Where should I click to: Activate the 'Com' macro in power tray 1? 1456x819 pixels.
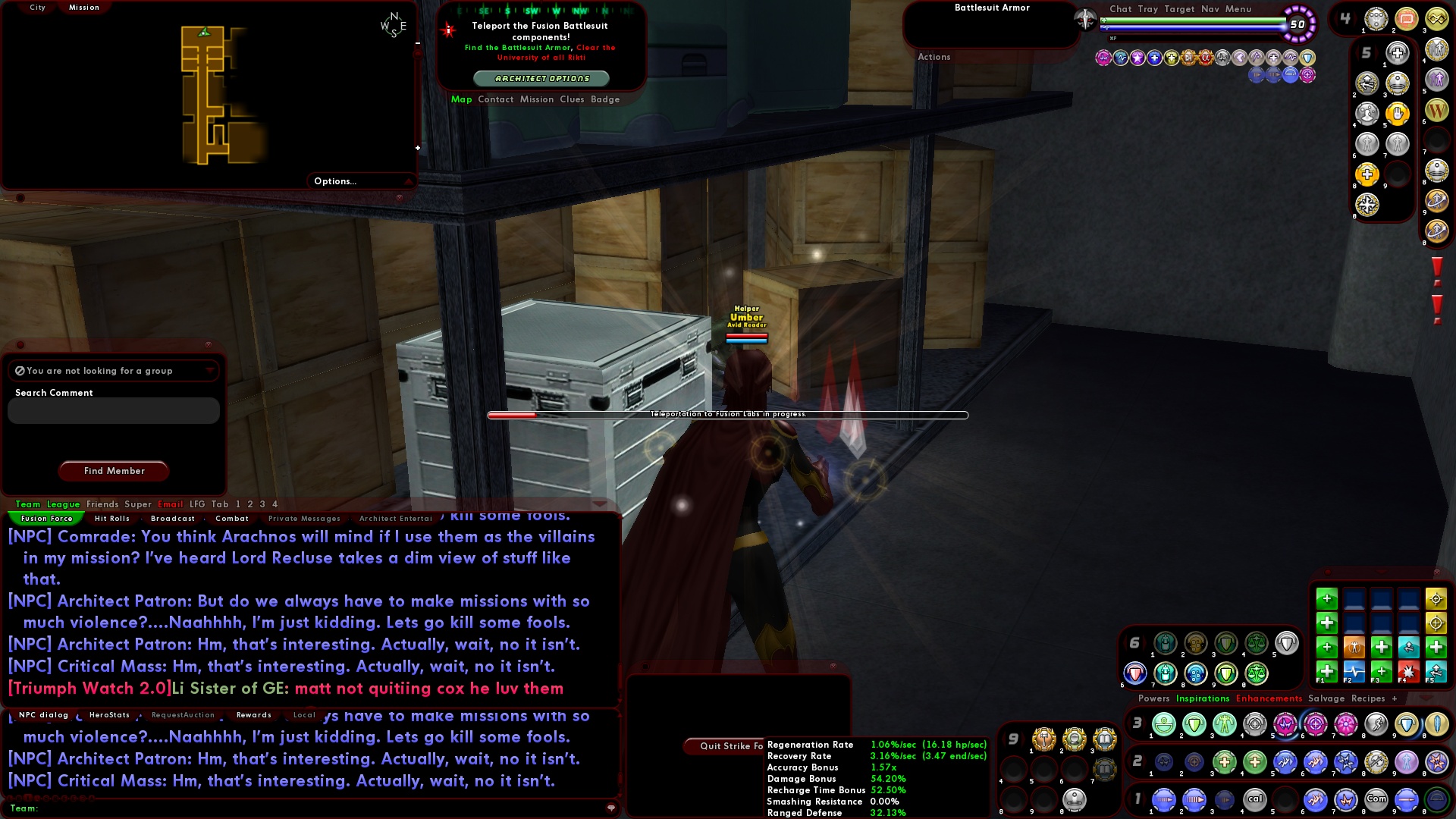[x=1376, y=799]
